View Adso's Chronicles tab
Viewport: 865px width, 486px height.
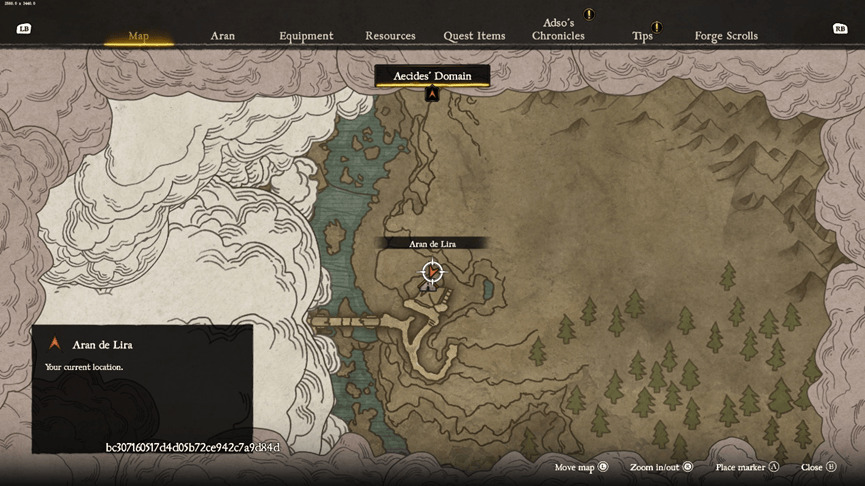click(558, 29)
